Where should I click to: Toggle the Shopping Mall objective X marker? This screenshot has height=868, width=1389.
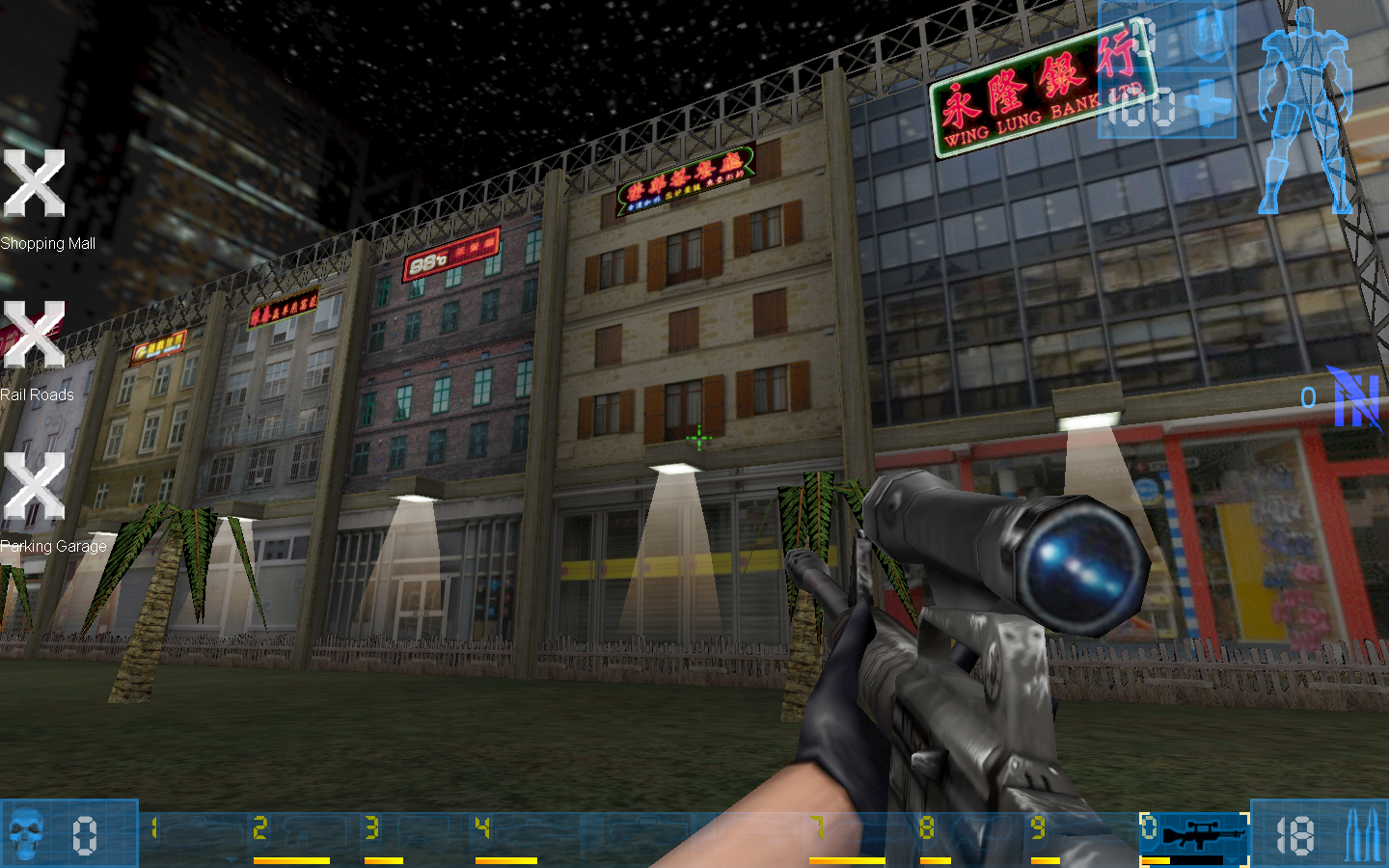pyautogui.click(x=32, y=183)
